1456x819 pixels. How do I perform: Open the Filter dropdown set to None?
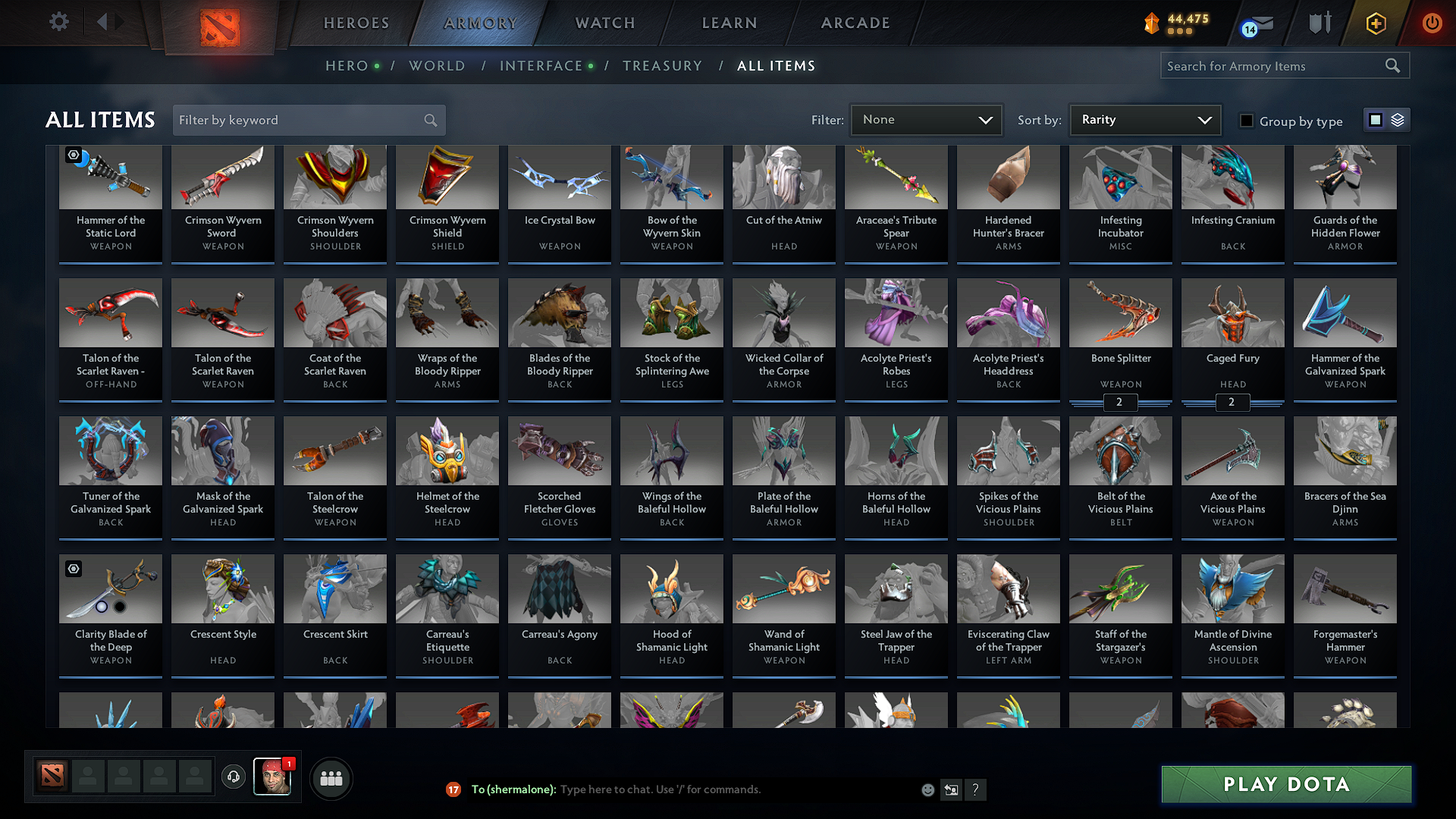(x=926, y=119)
